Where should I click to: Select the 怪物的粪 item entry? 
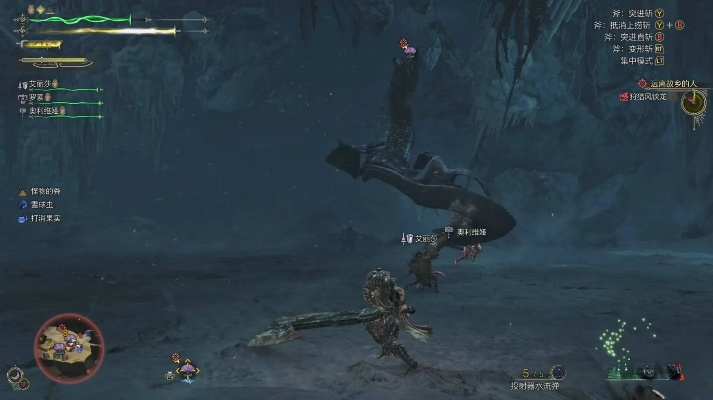45,190
